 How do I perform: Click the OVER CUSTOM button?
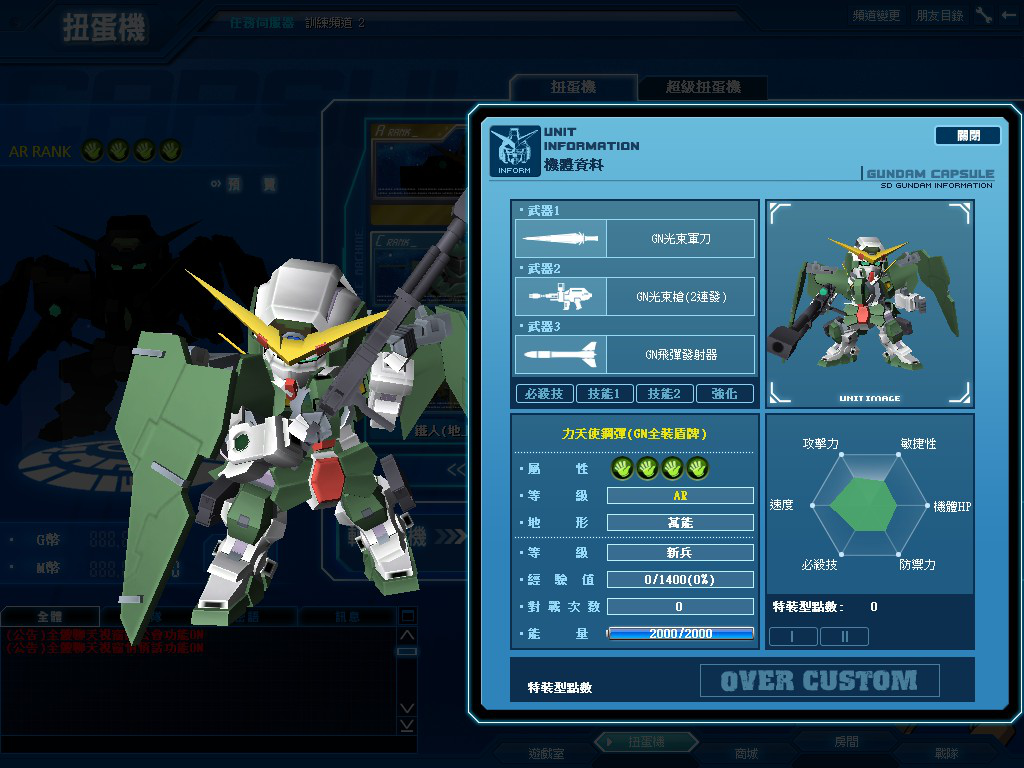pyautogui.click(x=819, y=681)
